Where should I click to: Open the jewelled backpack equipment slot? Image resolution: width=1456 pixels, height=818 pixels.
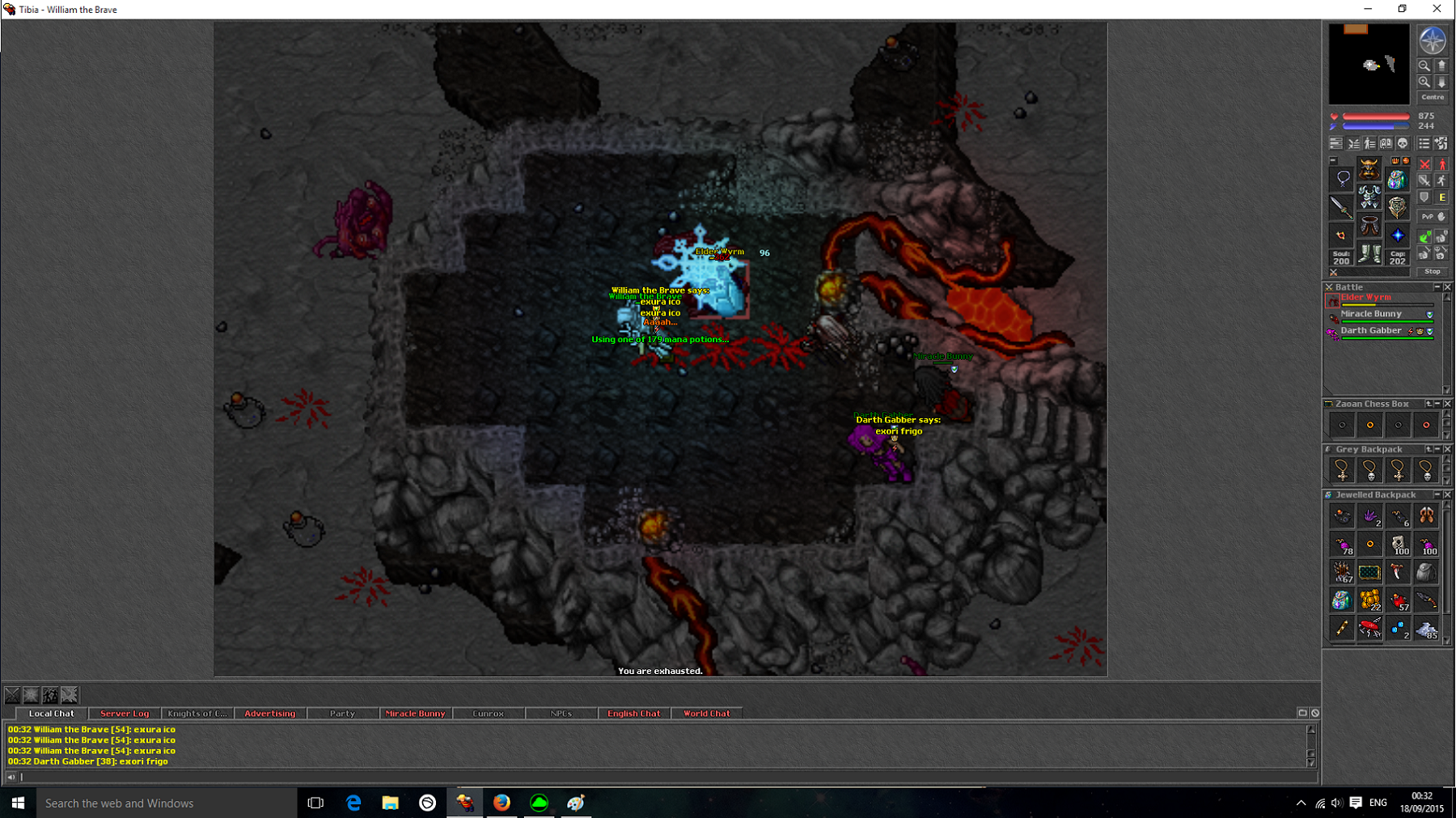(1397, 179)
